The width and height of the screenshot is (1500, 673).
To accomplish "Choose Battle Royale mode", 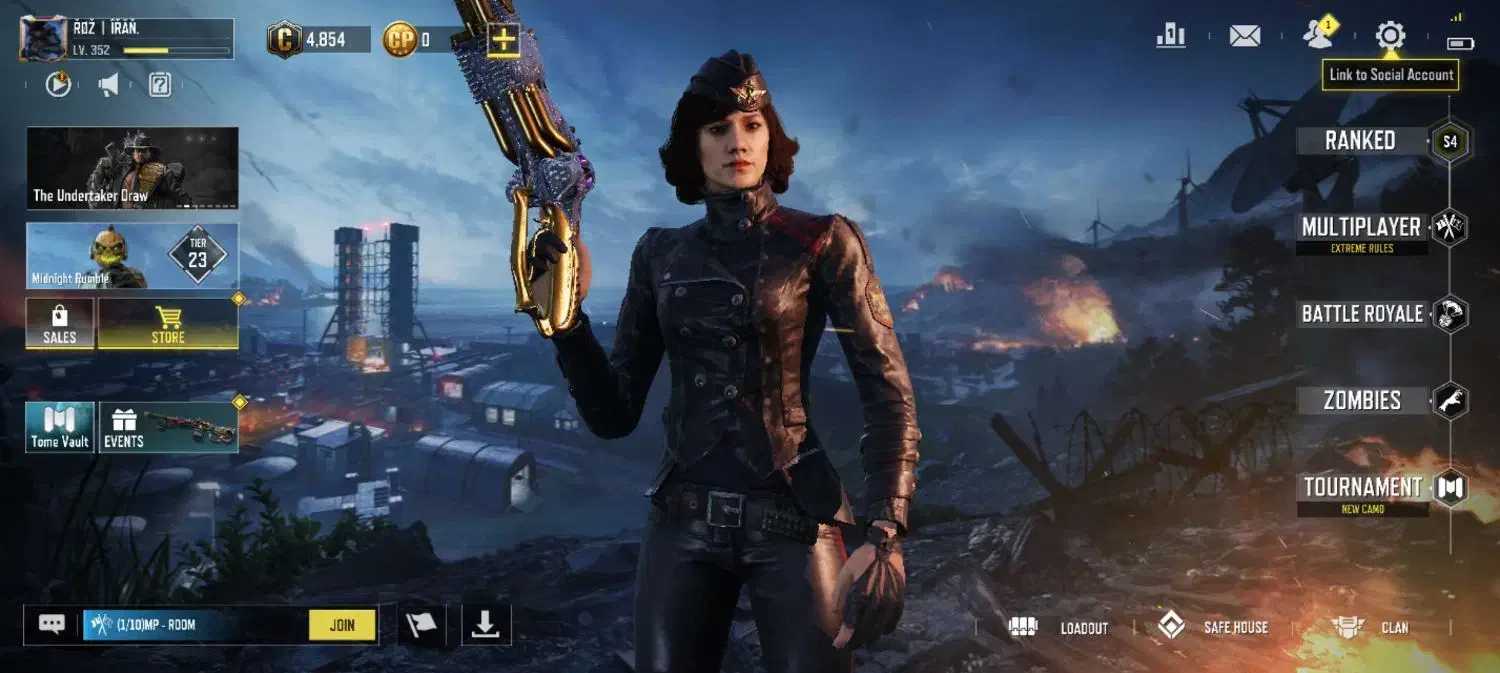I will 1362,314.
